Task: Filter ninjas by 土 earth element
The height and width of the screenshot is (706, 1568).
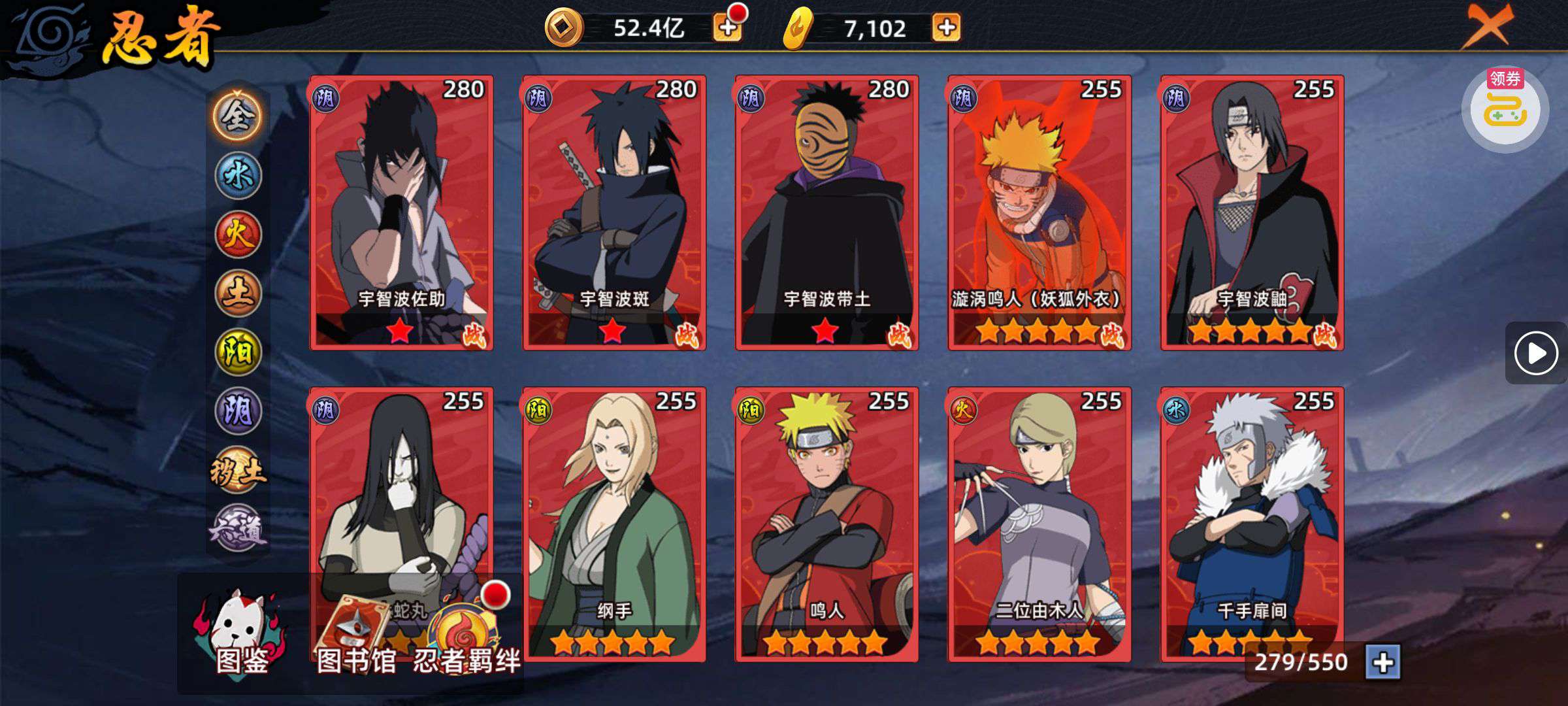Action: 238,293
